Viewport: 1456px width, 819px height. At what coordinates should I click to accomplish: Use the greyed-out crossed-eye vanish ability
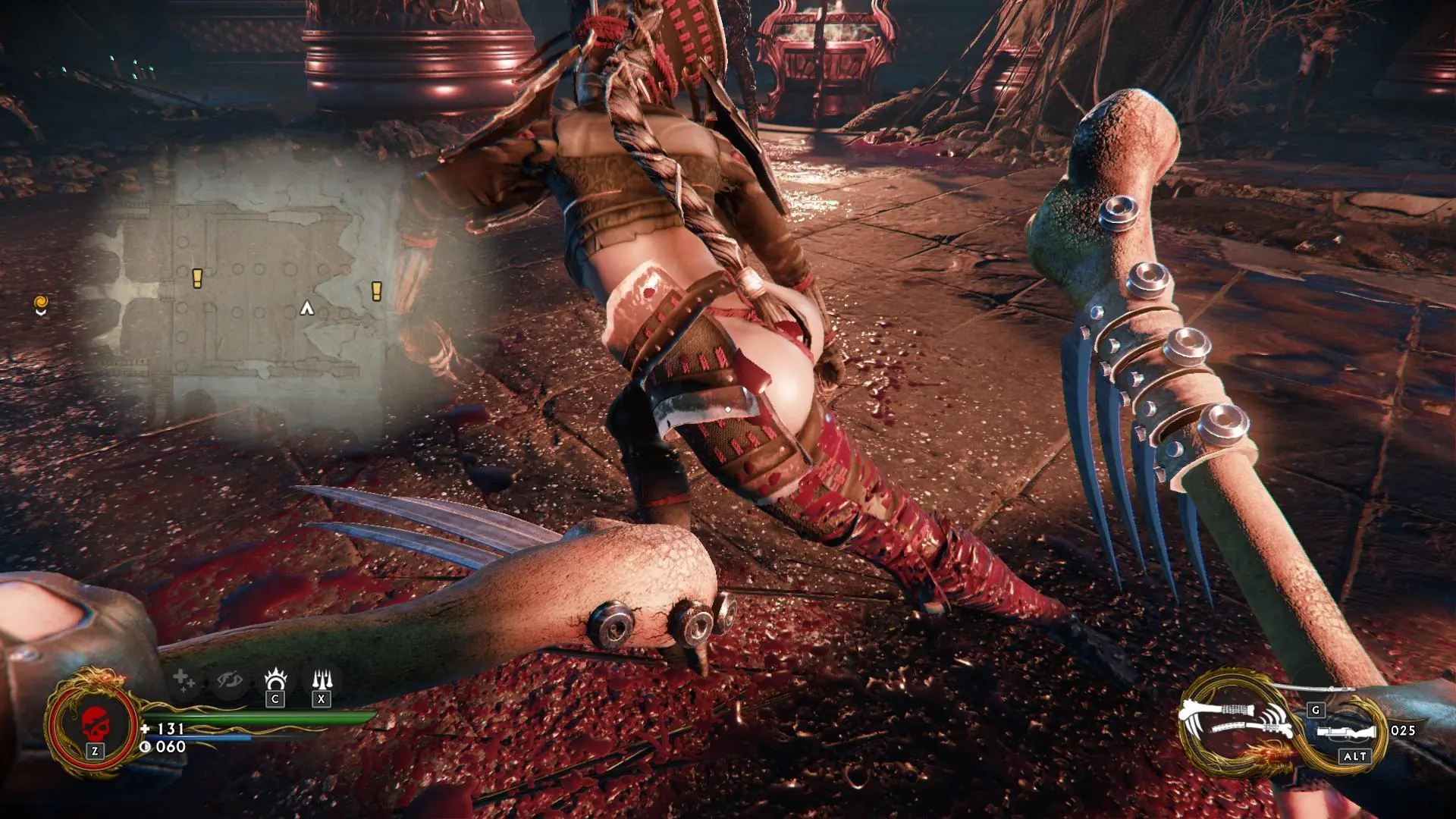pos(228,680)
